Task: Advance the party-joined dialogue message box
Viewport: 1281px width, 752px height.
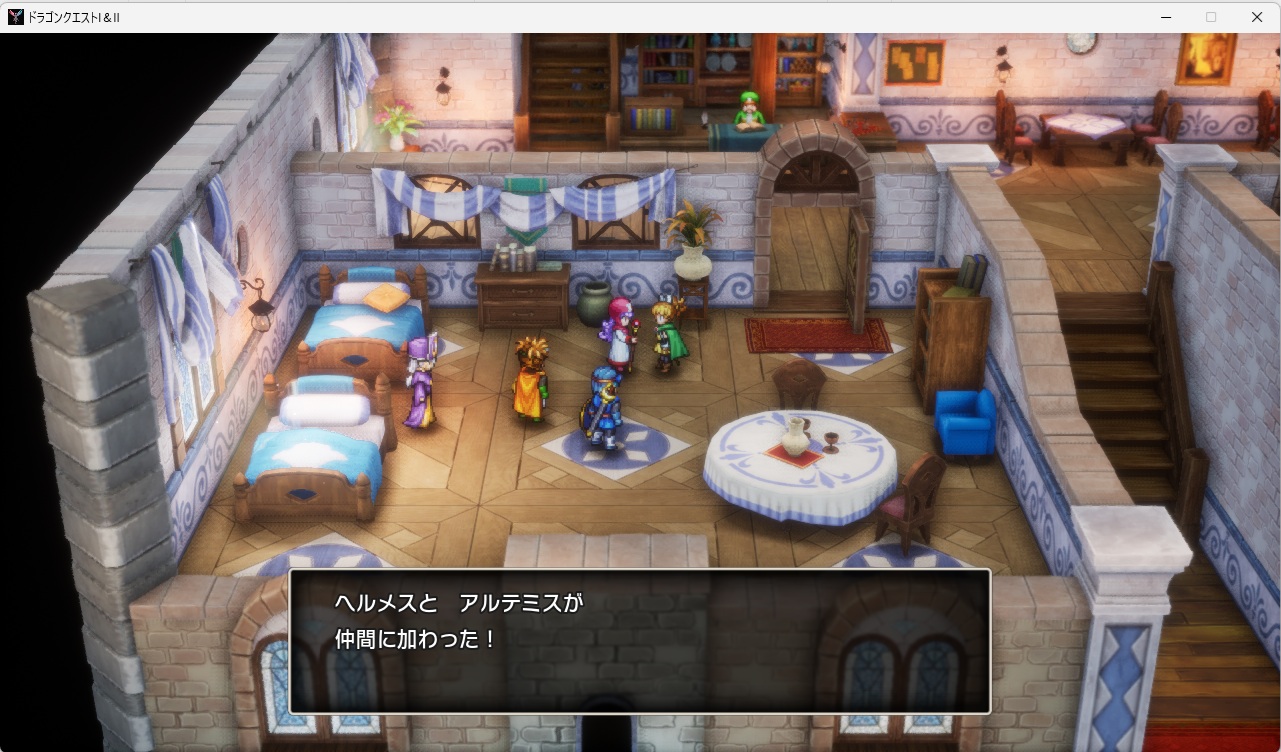Action: (x=640, y=641)
